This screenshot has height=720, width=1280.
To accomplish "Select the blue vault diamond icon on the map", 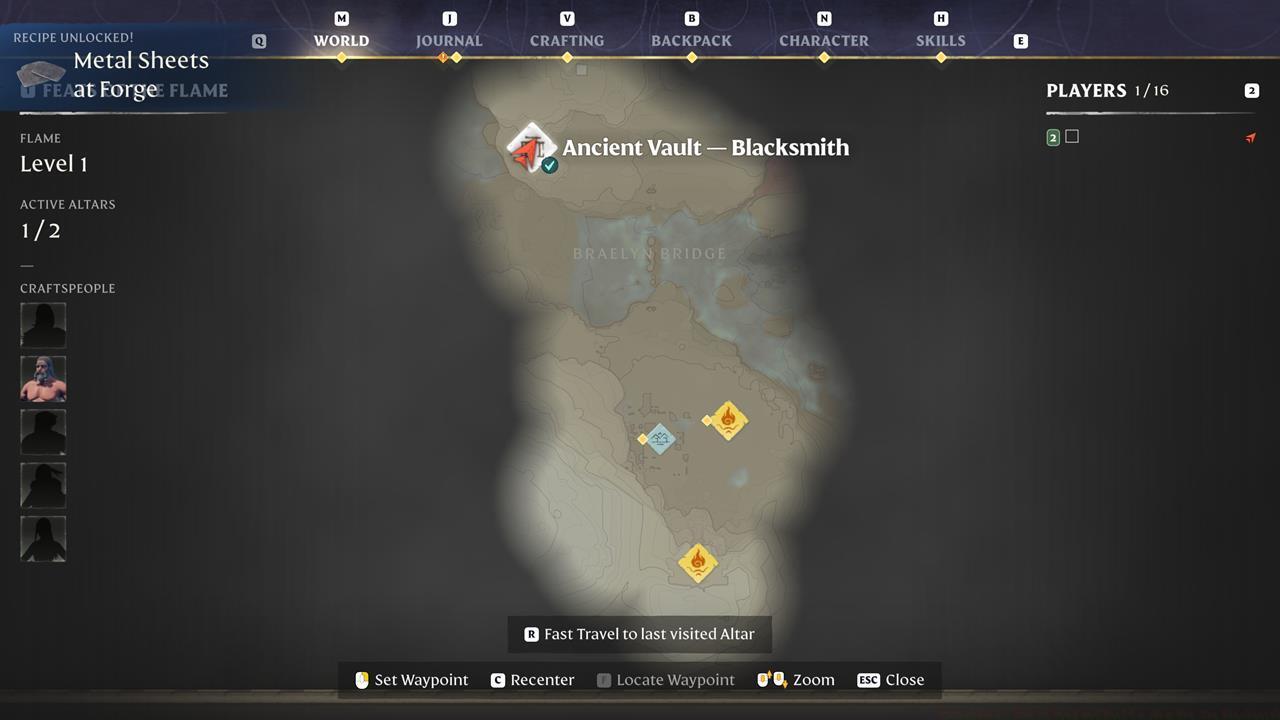I will [660, 439].
